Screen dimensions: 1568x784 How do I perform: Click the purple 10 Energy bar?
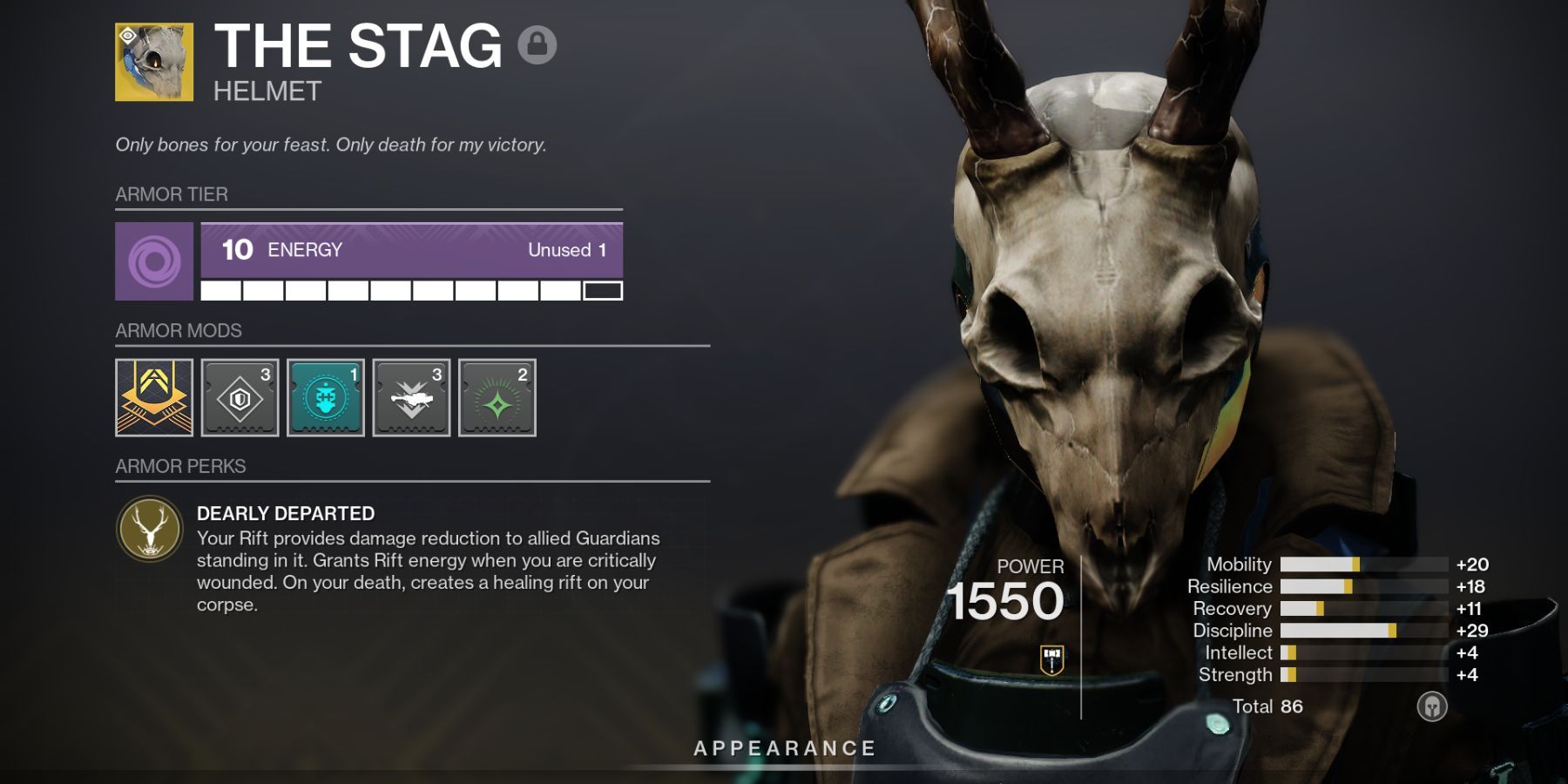(x=409, y=251)
